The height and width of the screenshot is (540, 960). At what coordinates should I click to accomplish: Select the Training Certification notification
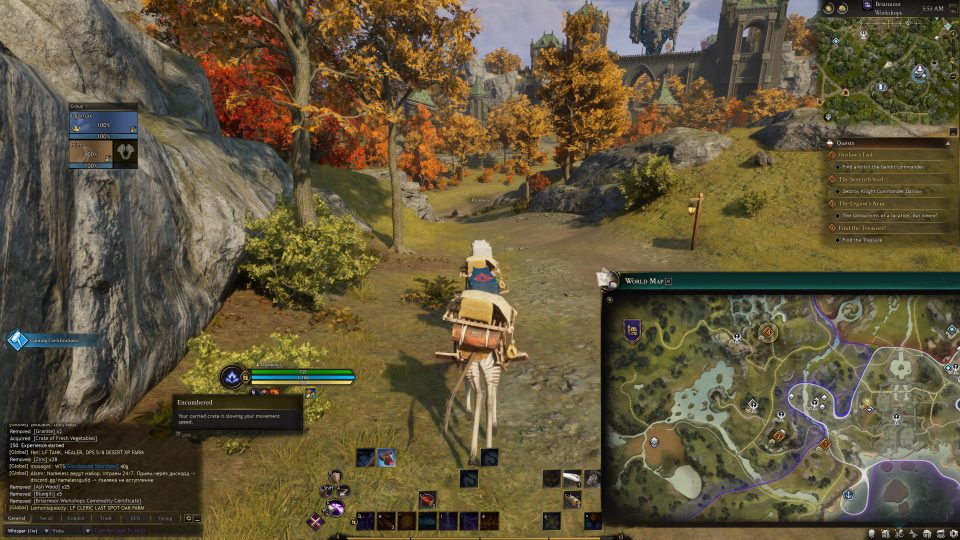(50, 340)
